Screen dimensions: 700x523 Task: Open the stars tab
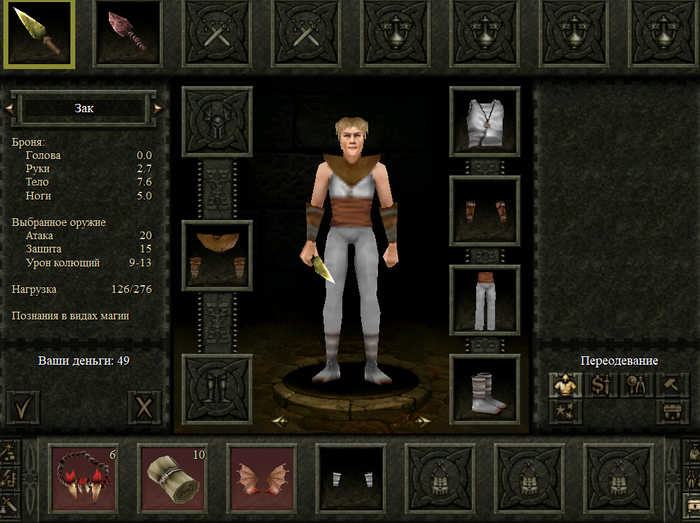tap(564, 411)
